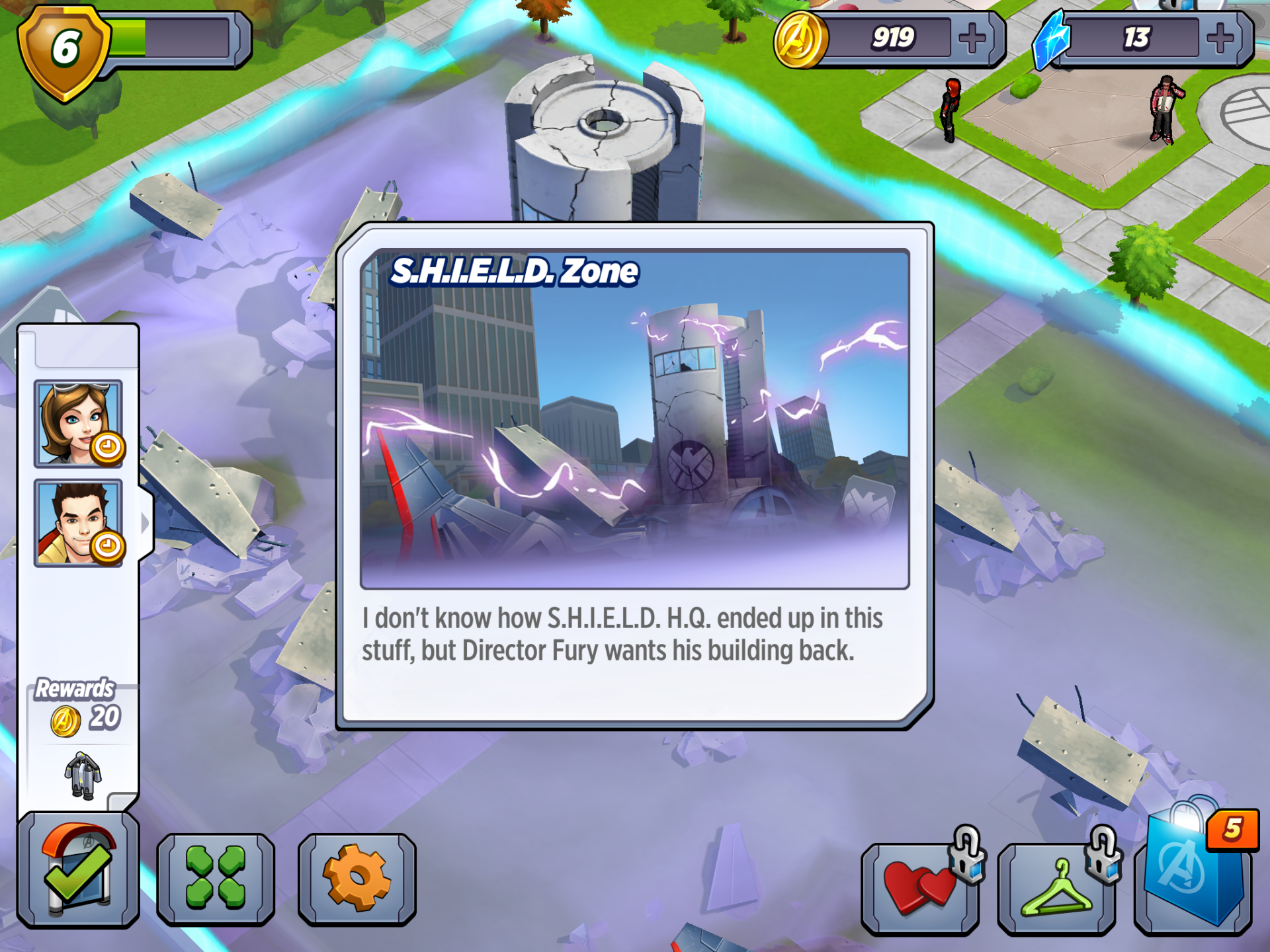Buy more blue shards with plus button
Screen dimensions: 1270x952
[1220, 38]
